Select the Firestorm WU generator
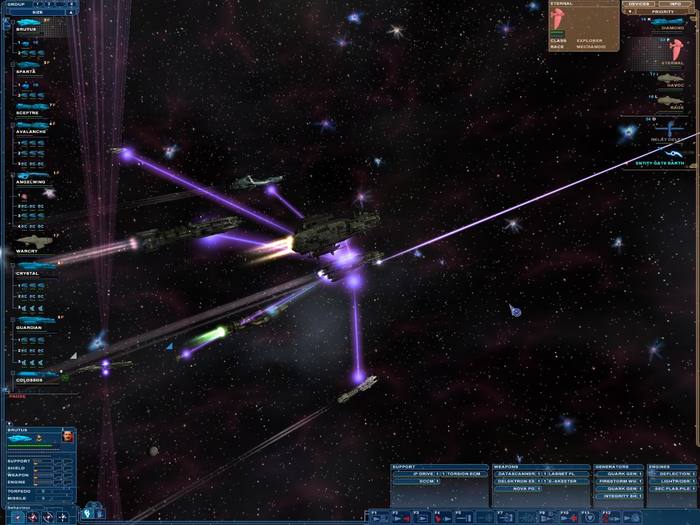The height and width of the screenshot is (525, 700). (619, 480)
